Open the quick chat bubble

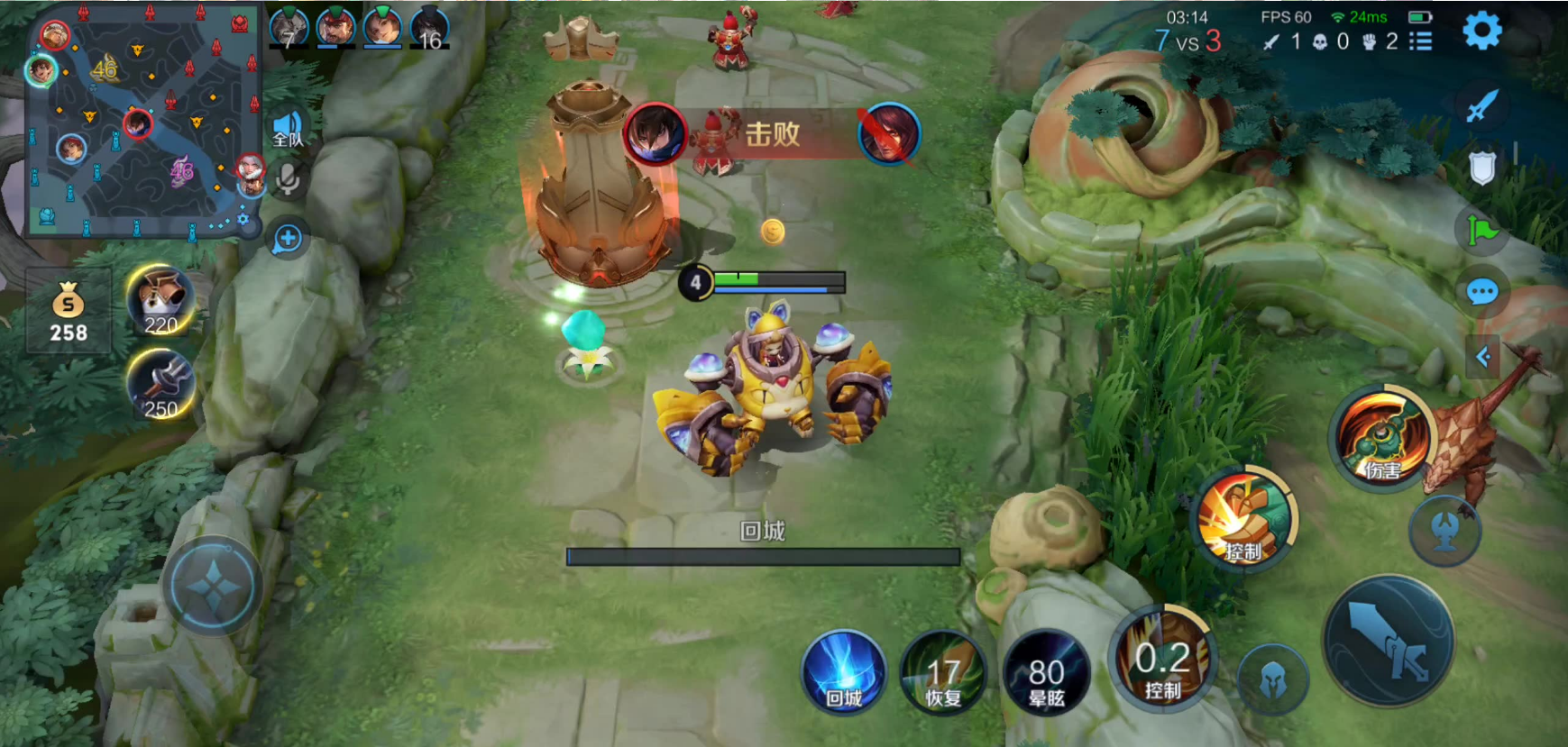[x=1481, y=292]
